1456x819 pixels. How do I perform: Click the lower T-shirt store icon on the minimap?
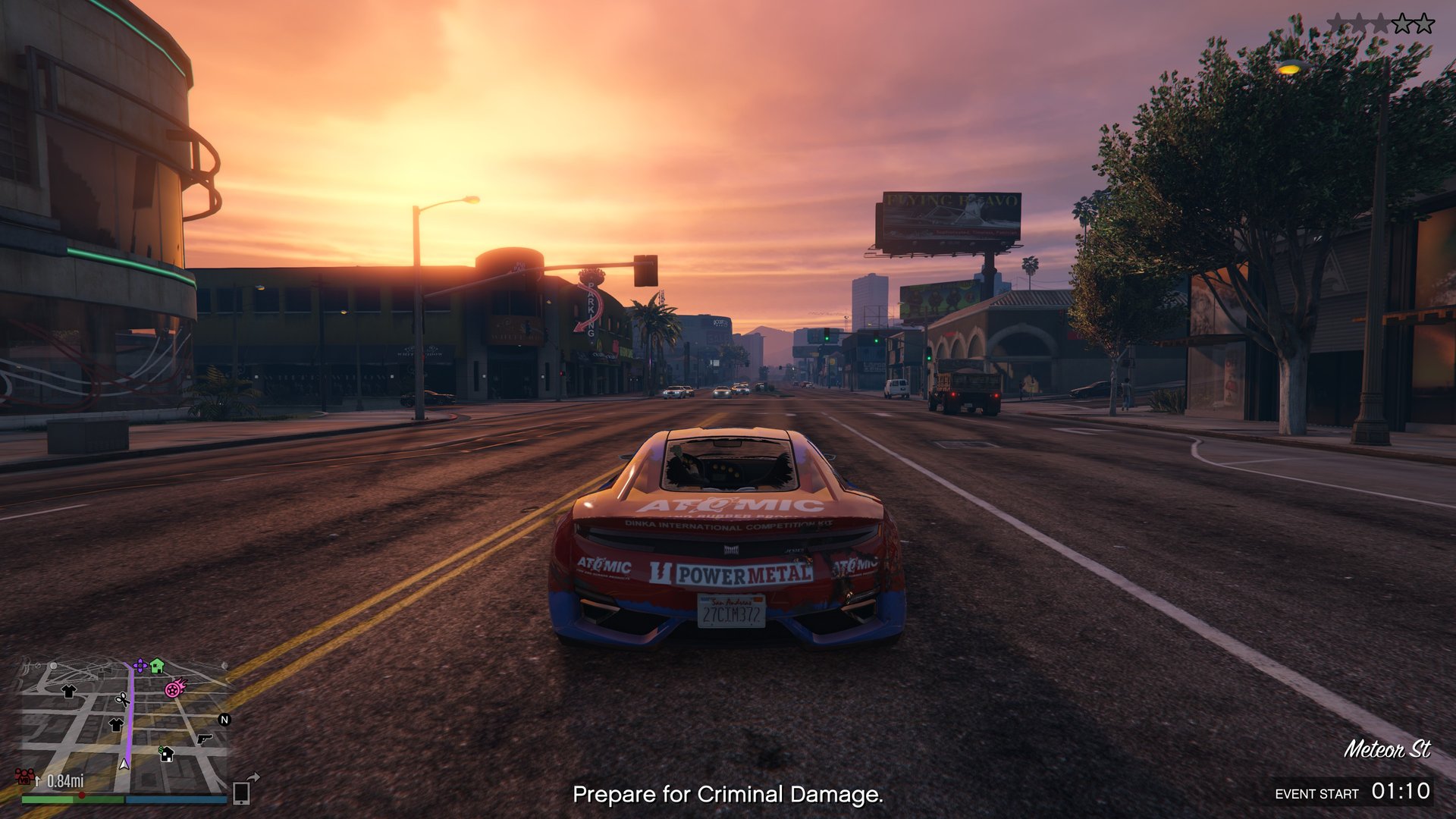115,725
